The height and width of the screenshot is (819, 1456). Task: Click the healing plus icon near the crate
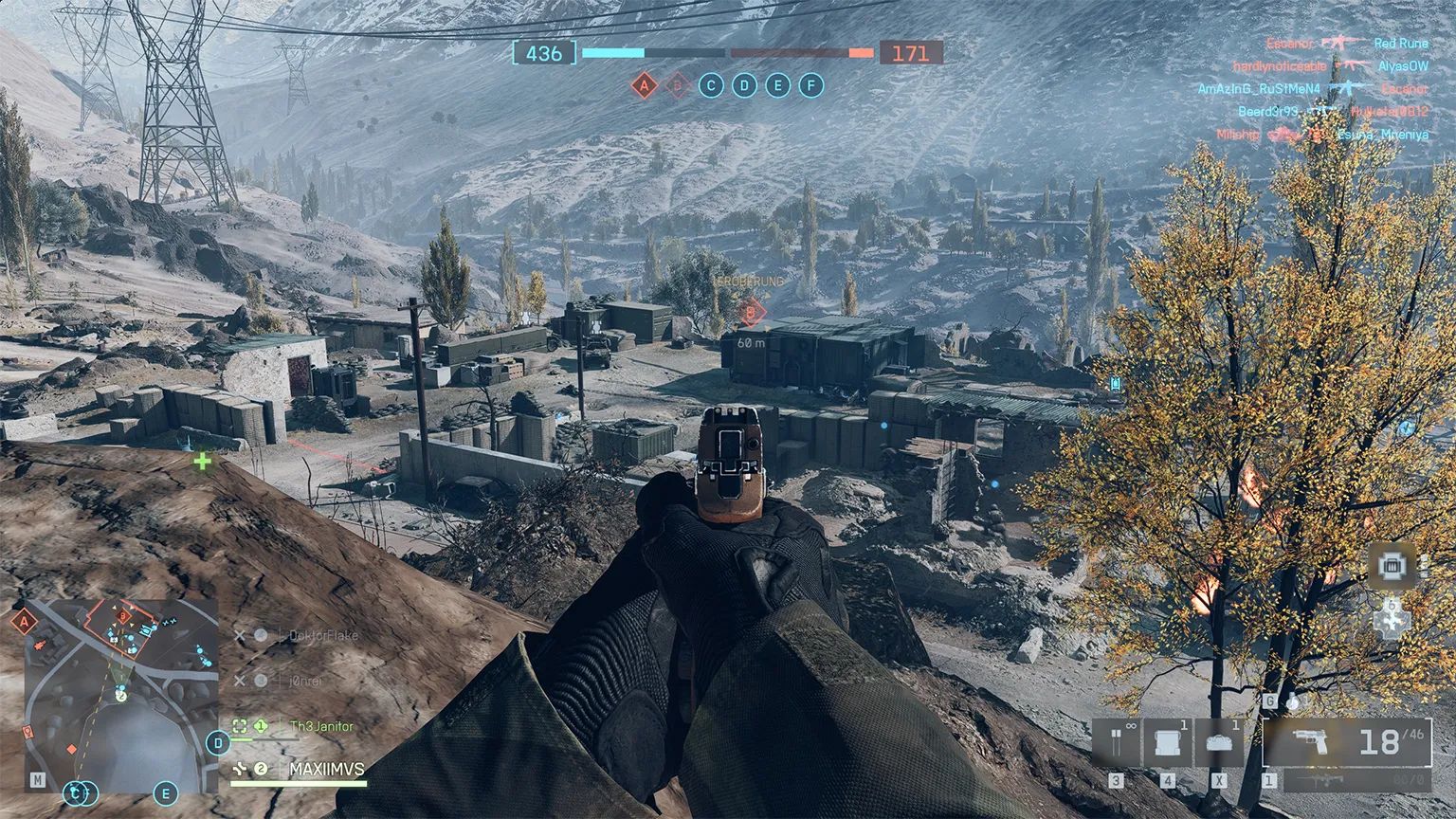coord(1392,621)
